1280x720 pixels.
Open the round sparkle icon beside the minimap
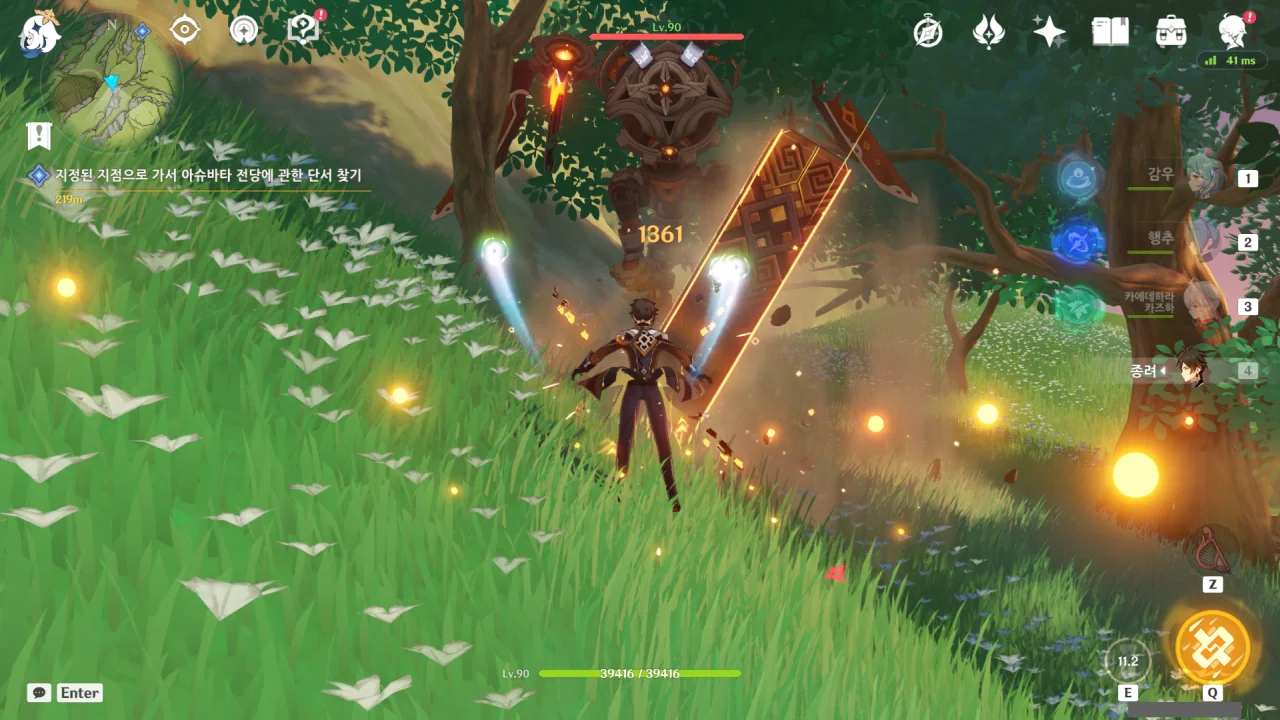coord(243,30)
